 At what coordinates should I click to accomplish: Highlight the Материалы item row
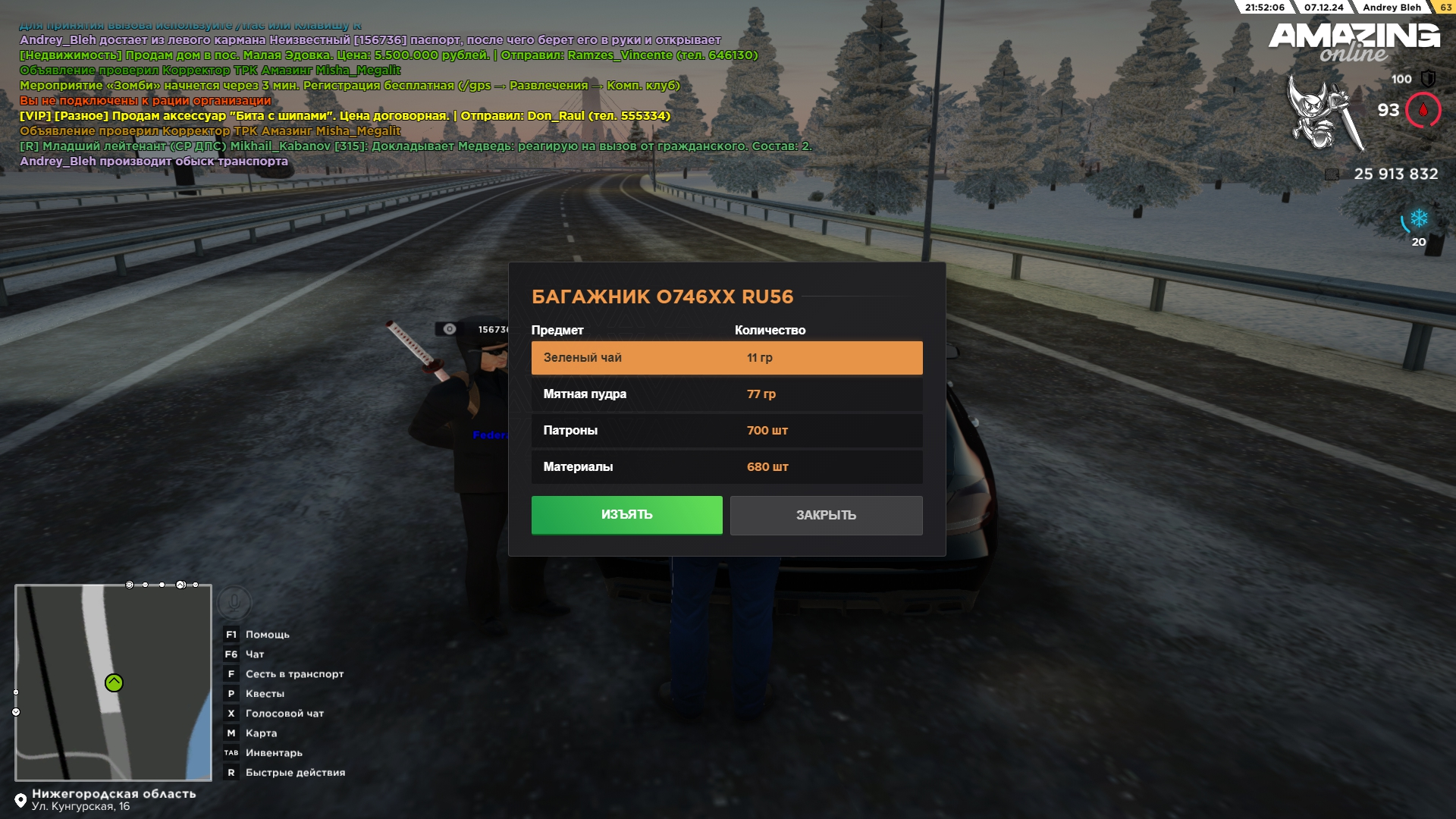[726, 467]
